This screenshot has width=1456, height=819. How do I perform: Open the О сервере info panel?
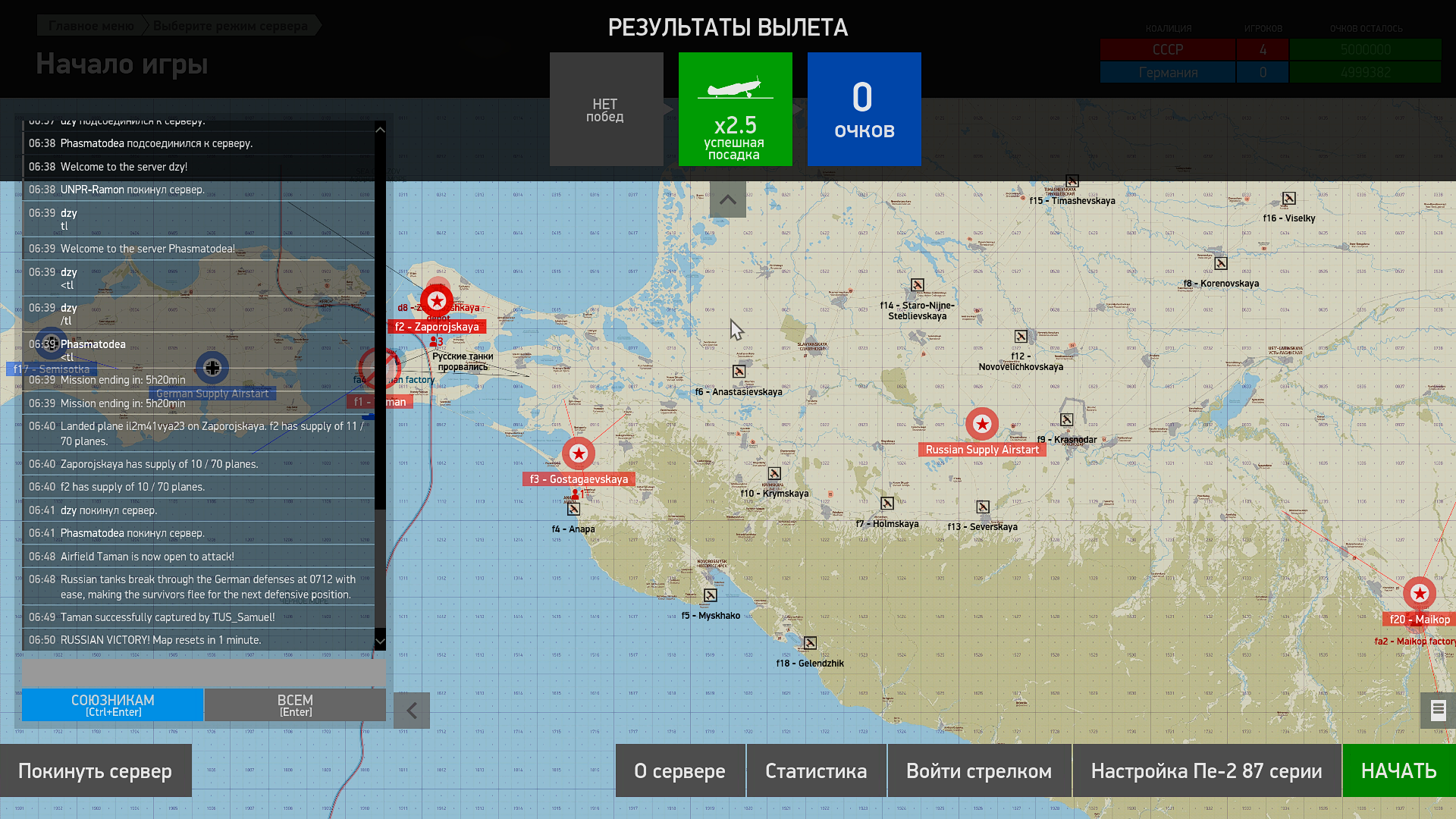click(x=679, y=770)
